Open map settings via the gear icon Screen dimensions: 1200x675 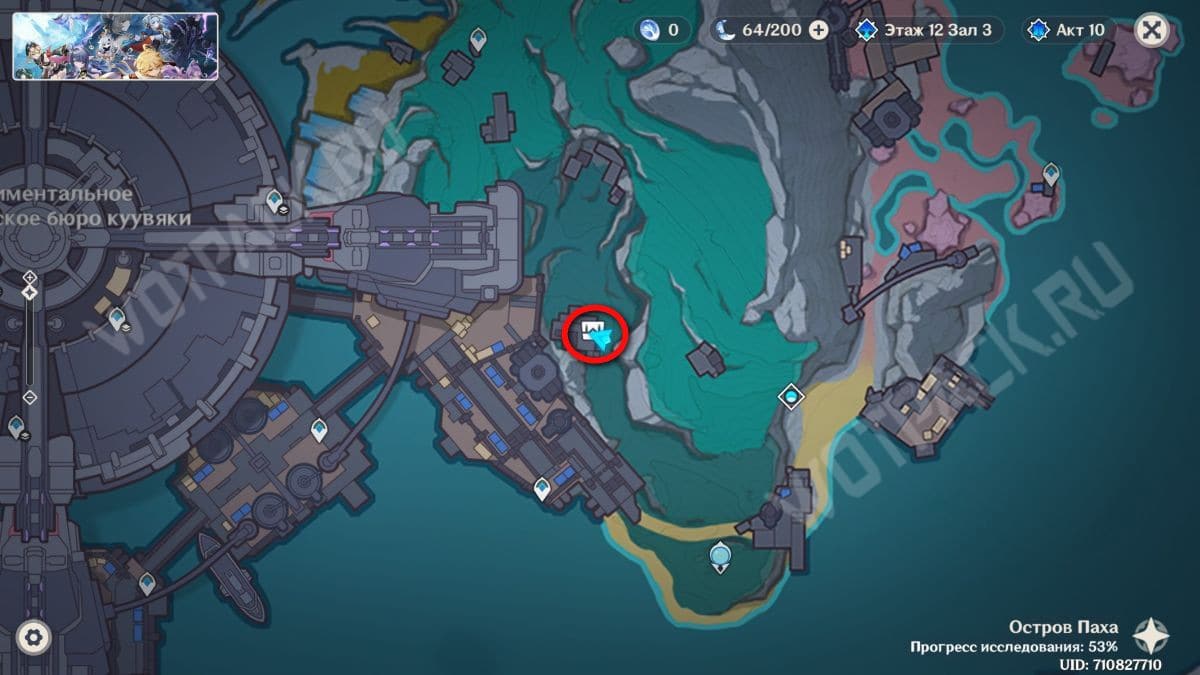point(34,636)
